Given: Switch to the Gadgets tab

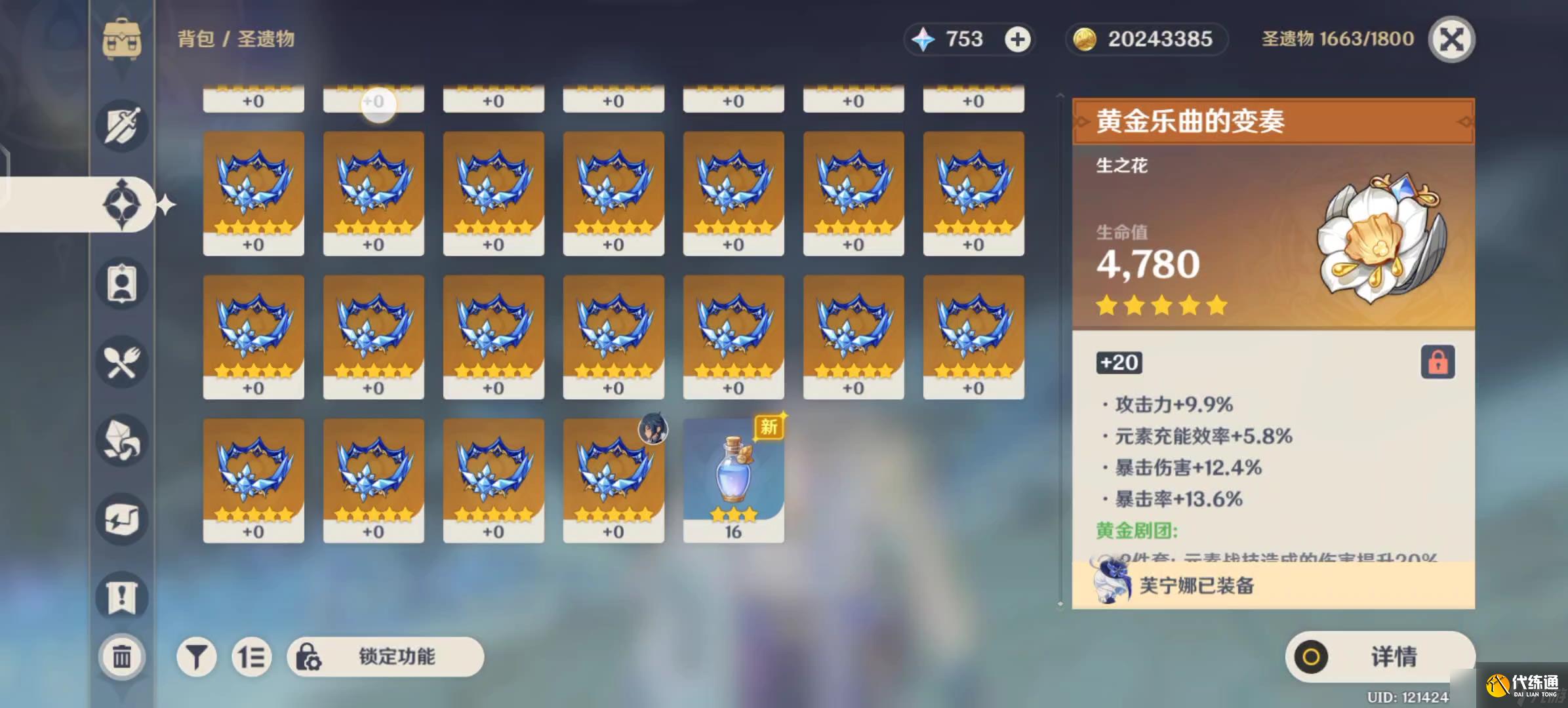Looking at the screenshot, I should (x=122, y=519).
